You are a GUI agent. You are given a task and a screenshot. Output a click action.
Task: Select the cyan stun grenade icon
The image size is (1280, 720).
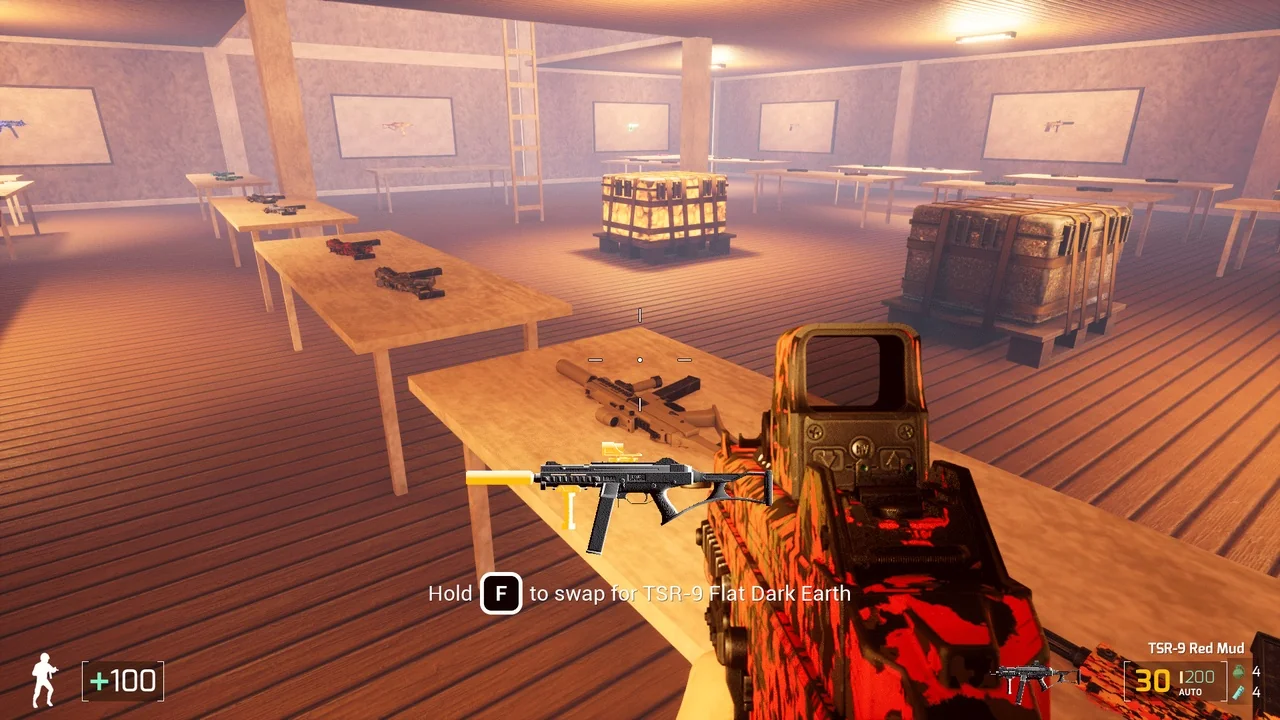click(x=1239, y=692)
